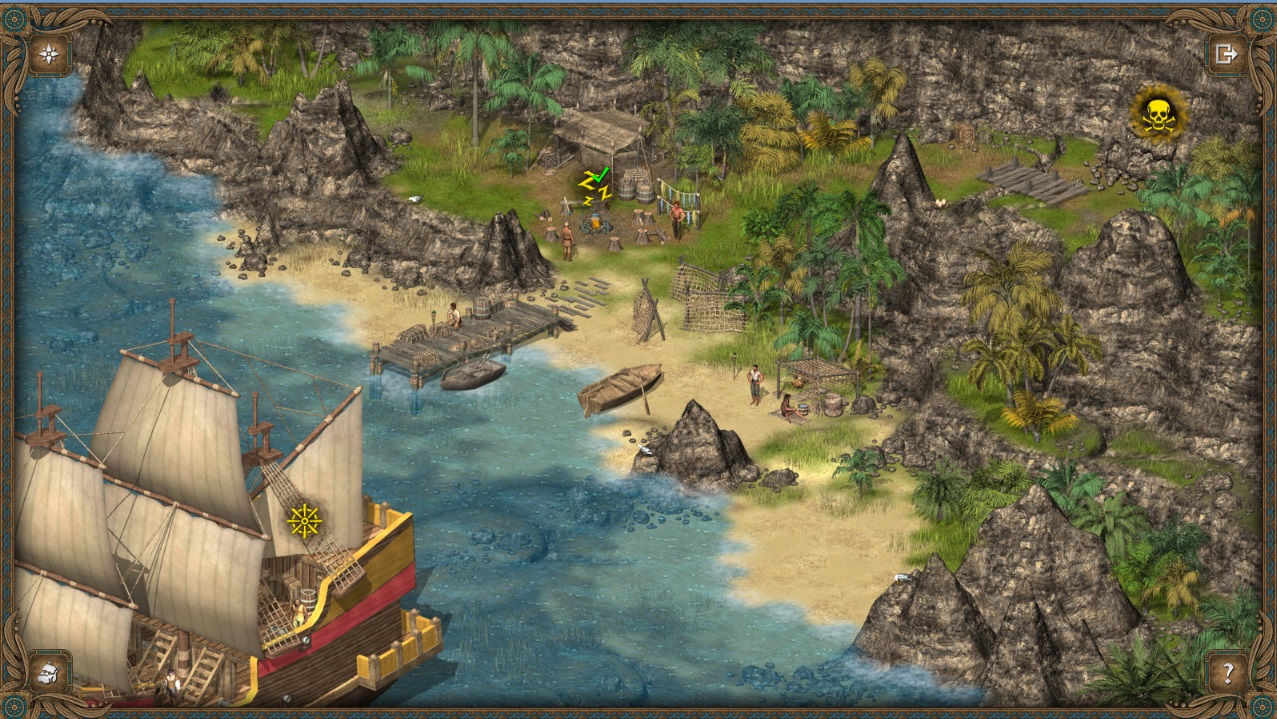Viewport: 1277px width, 719px height.
Task: Open the help question mark button
Action: [1227, 672]
